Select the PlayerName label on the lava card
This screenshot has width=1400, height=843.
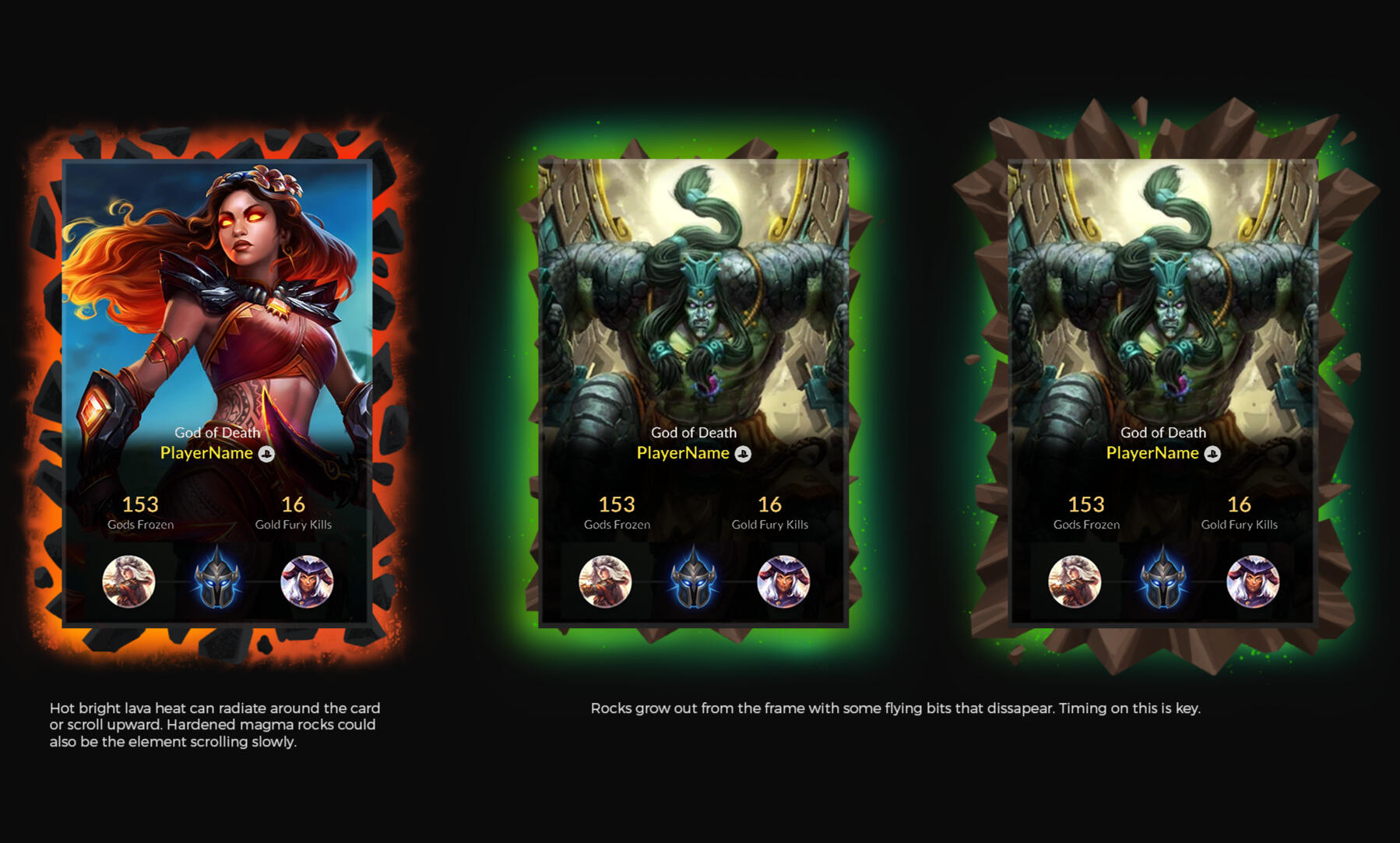point(206,453)
